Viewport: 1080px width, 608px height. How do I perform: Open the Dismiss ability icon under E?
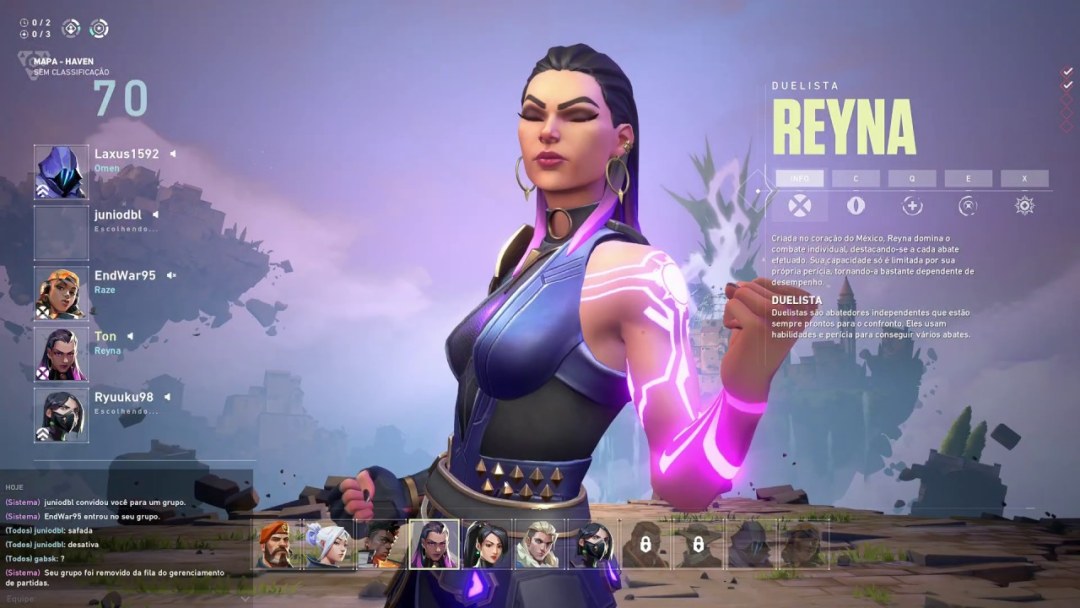tap(968, 205)
